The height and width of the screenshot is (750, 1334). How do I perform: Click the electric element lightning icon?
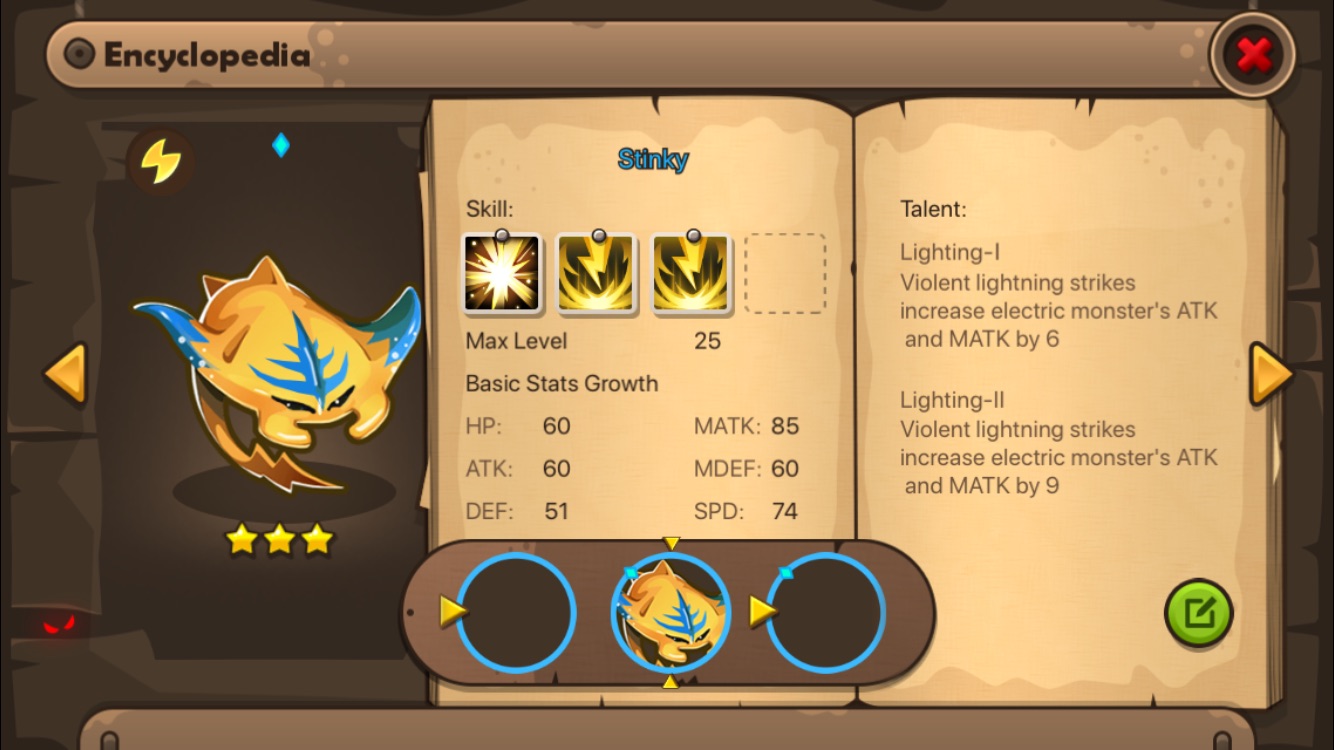(x=160, y=161)
